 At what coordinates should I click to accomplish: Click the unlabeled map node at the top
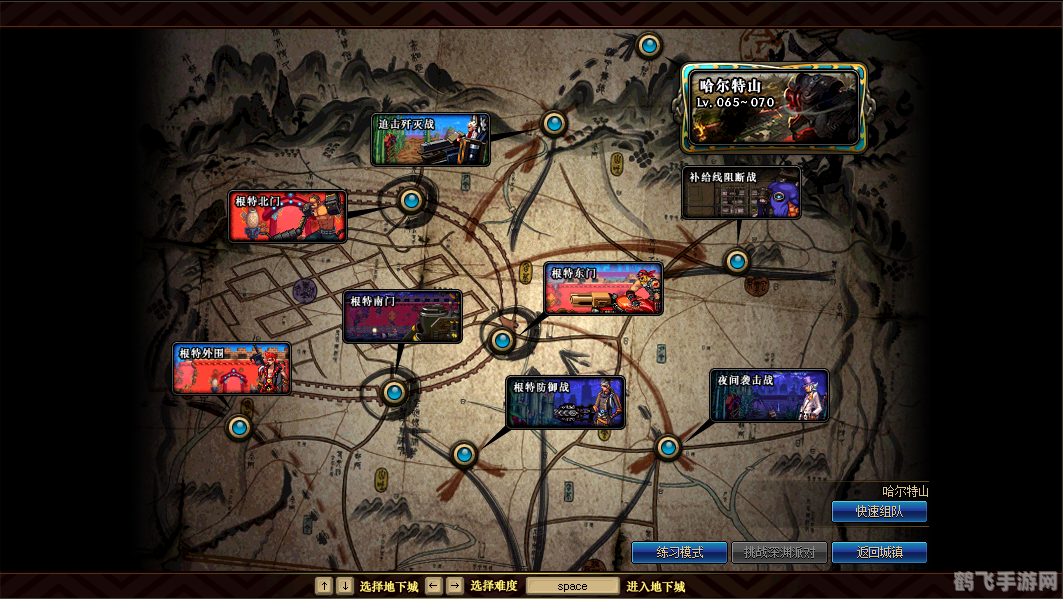click(x=649, y=45)
